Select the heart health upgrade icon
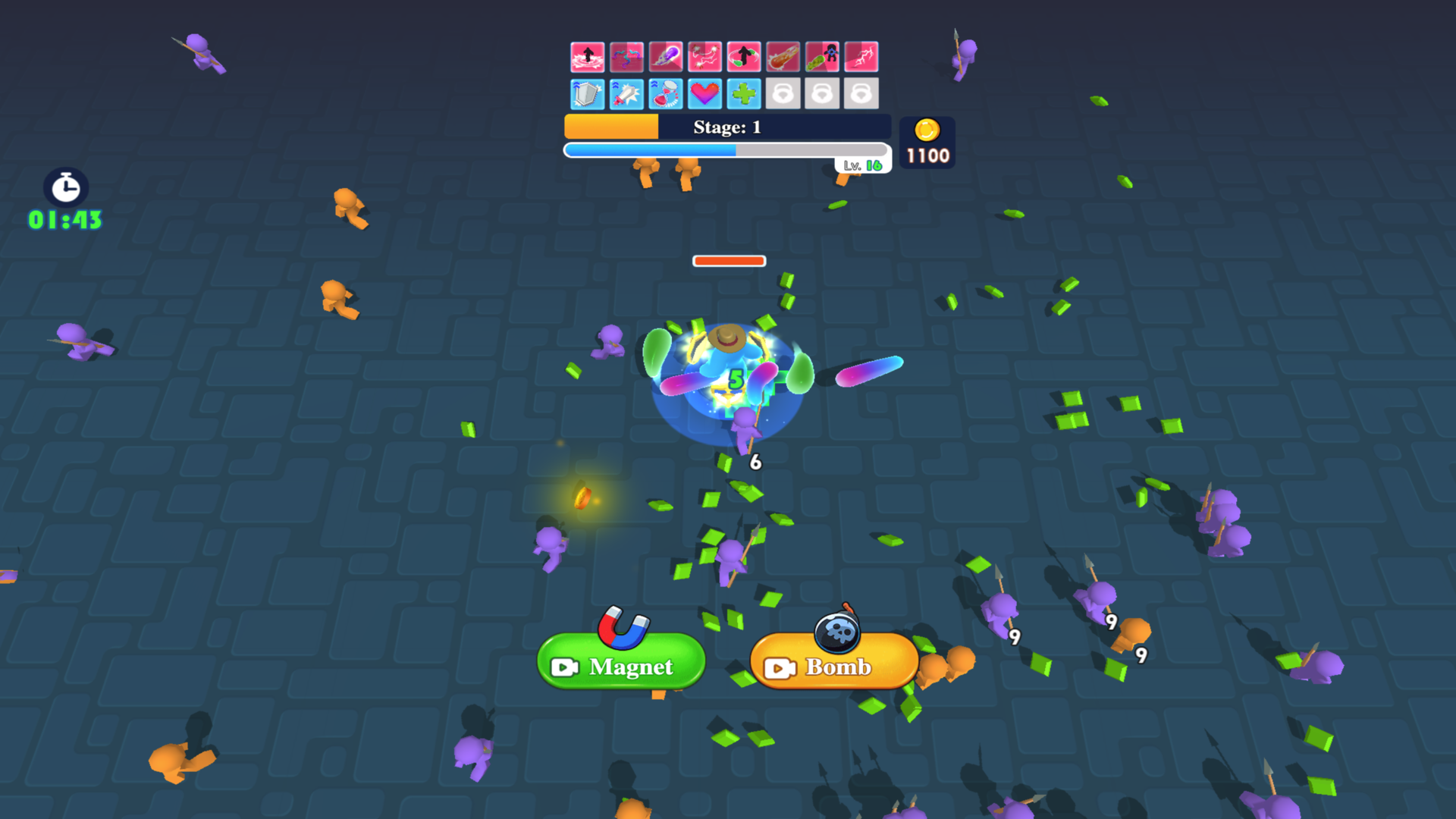The image size is (1456, 819). [x=704, y=95]
